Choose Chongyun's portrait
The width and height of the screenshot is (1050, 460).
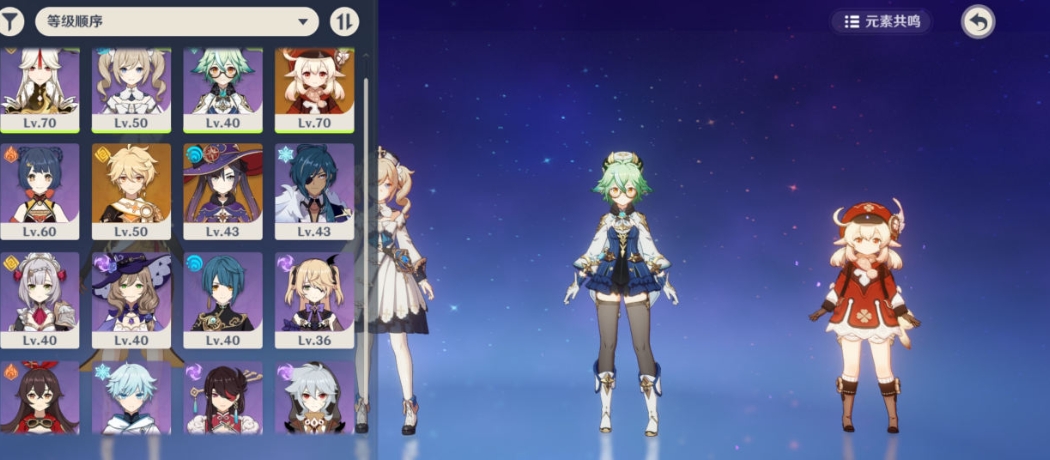[x=131, y=398]
